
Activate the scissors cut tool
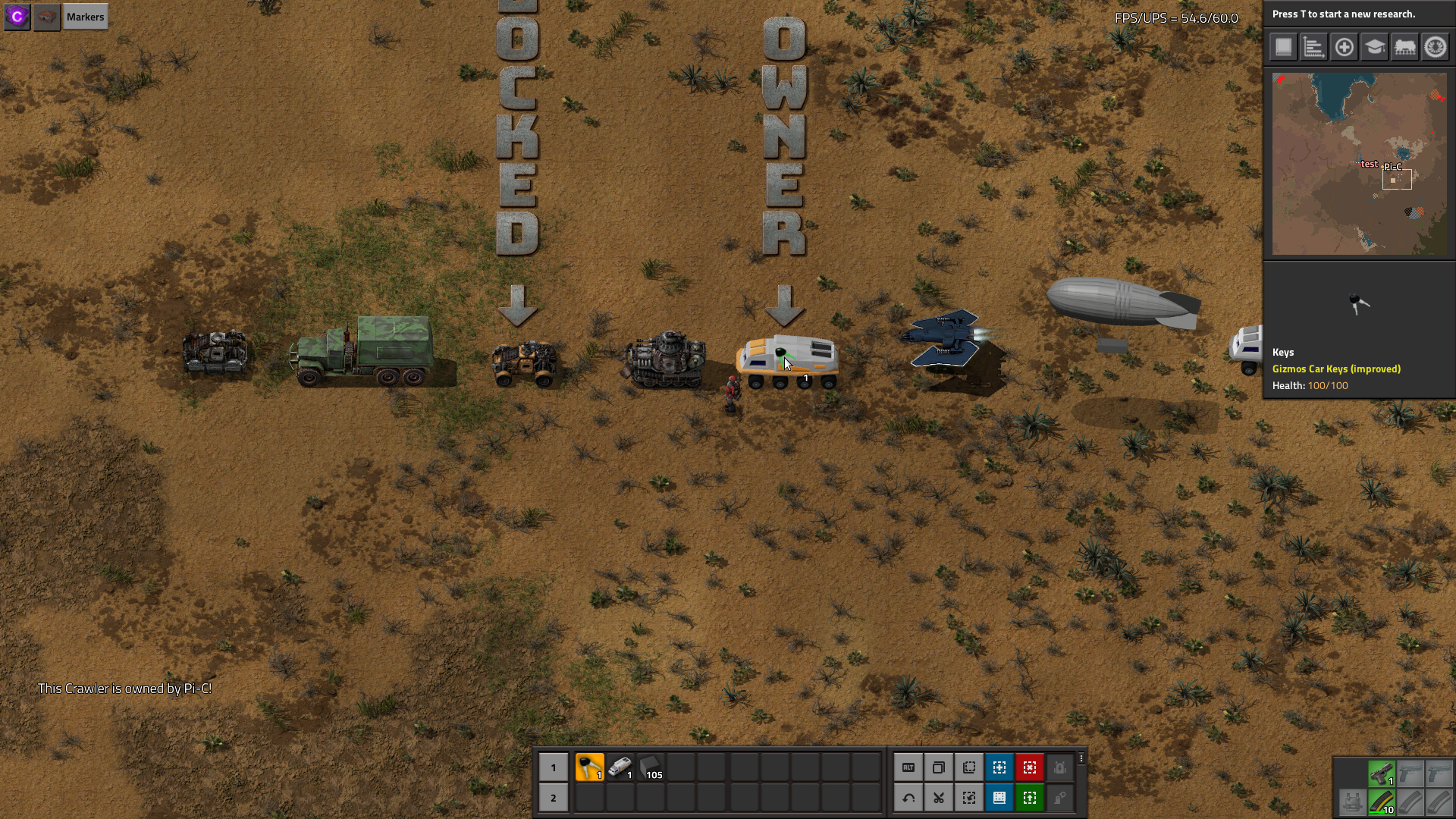click(938, 798)
